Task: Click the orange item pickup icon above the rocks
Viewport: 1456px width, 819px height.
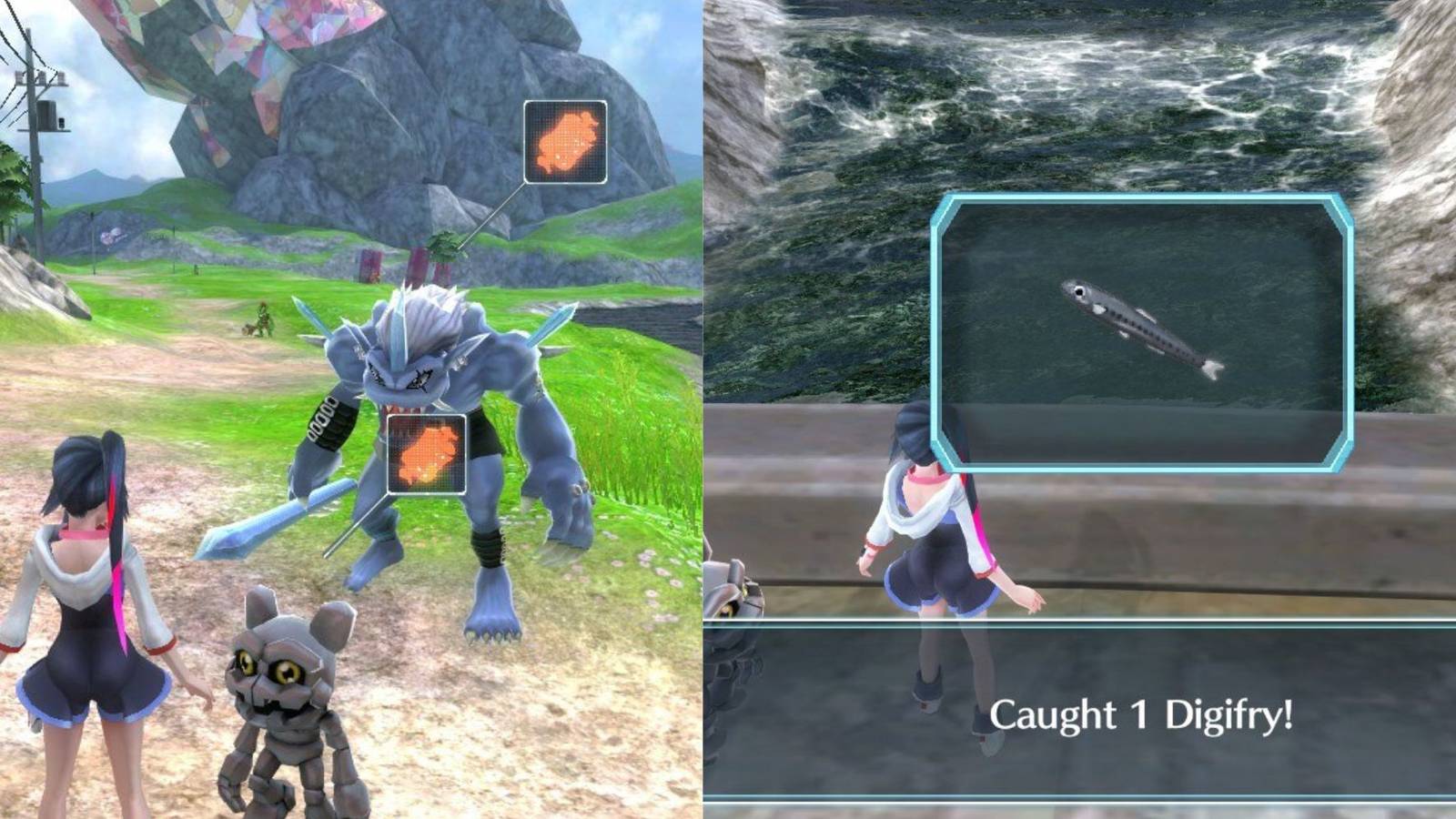Action: pyautogui.click(x=564, y=144)
